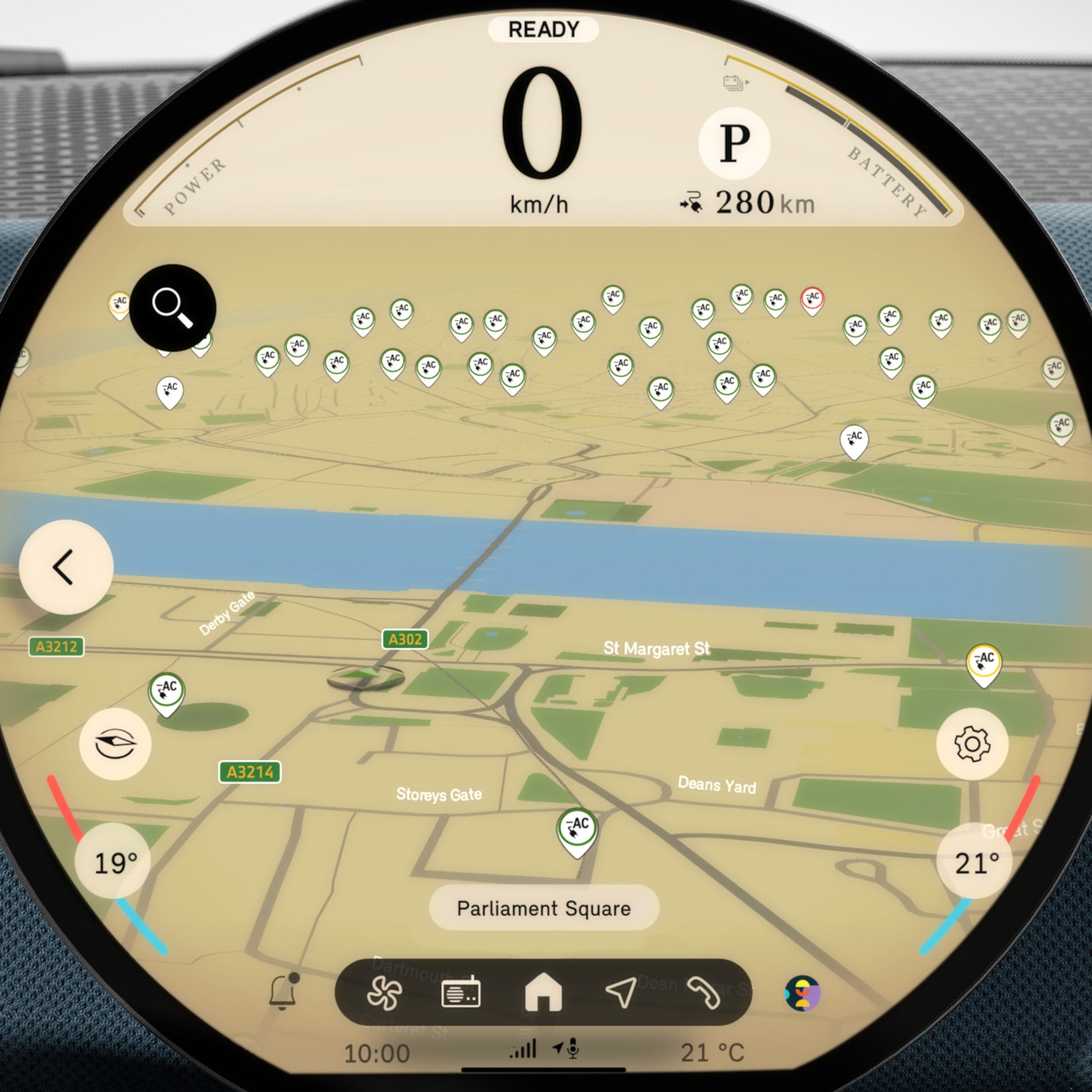Open climate fan controls in dock
The width and height of the screenshot is (1092, 1092).
pos(384,993)
